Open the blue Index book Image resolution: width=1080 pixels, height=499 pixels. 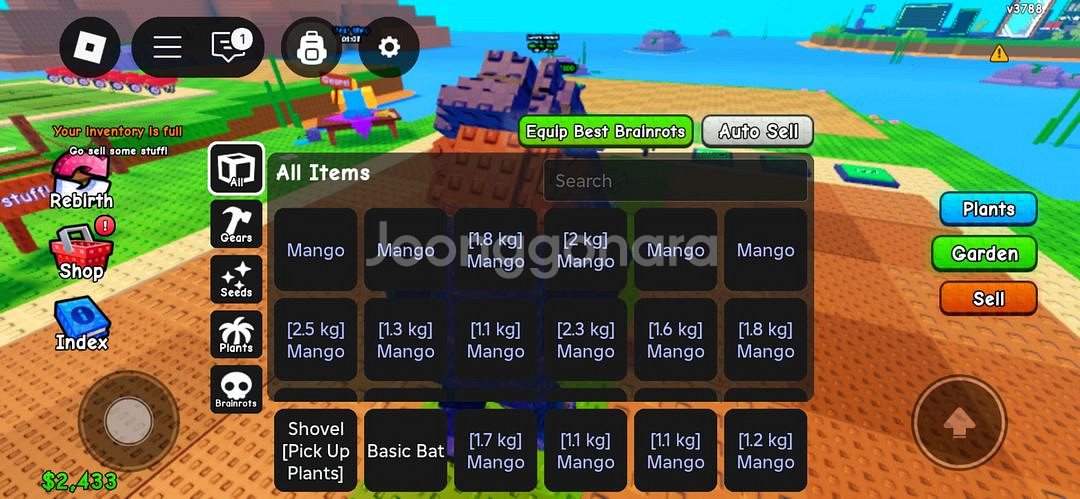pyautogui.click(x=81, y=324)
